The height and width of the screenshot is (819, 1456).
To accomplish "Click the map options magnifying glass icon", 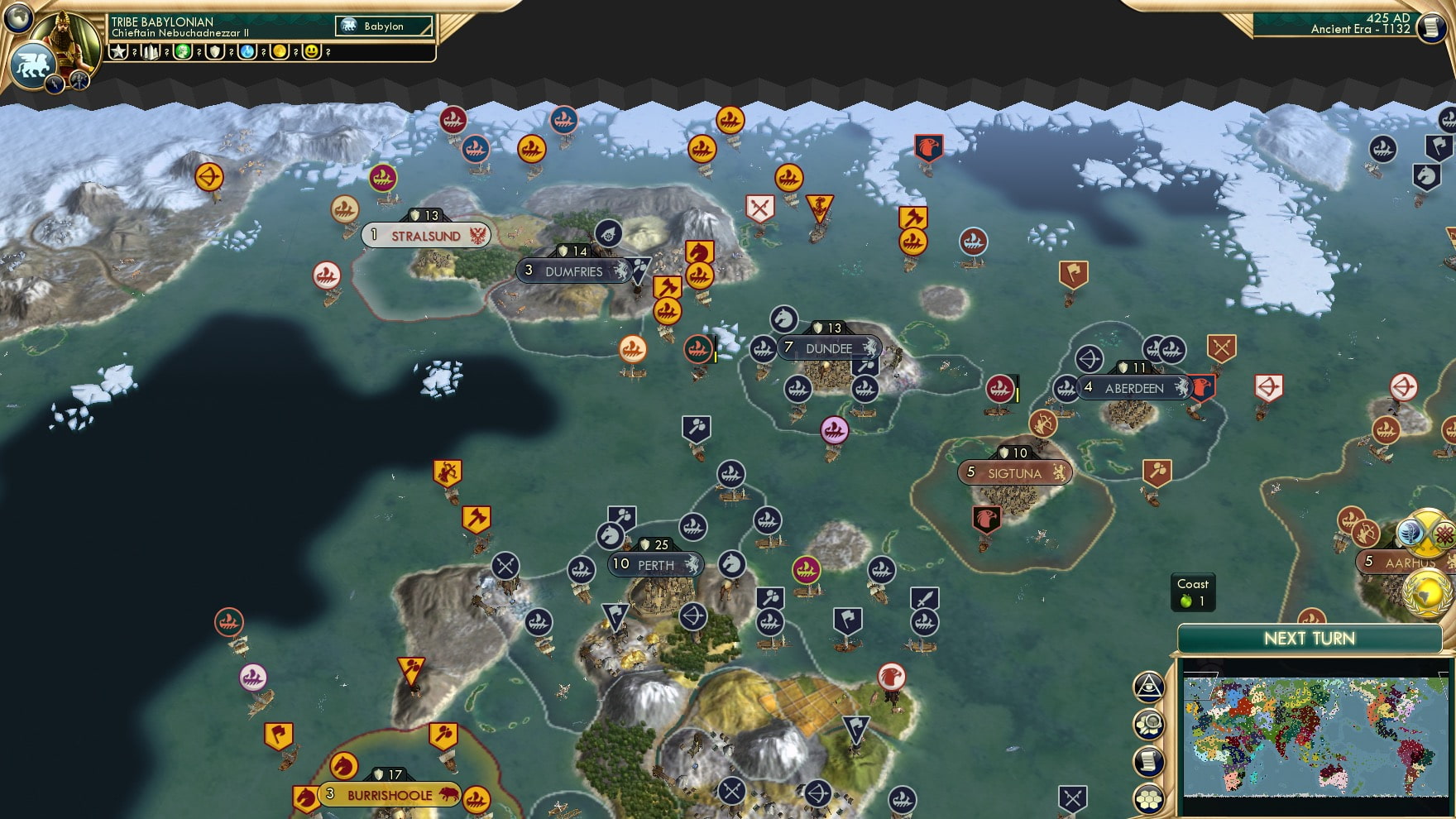I will tap(1150, 722).
